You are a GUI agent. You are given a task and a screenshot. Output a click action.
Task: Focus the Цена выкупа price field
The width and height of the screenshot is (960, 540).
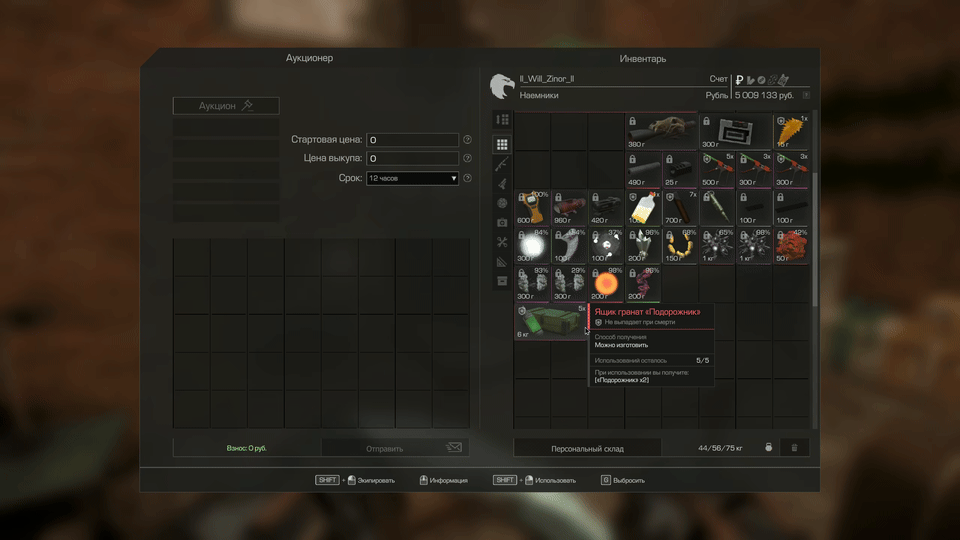tap(413, 159)
